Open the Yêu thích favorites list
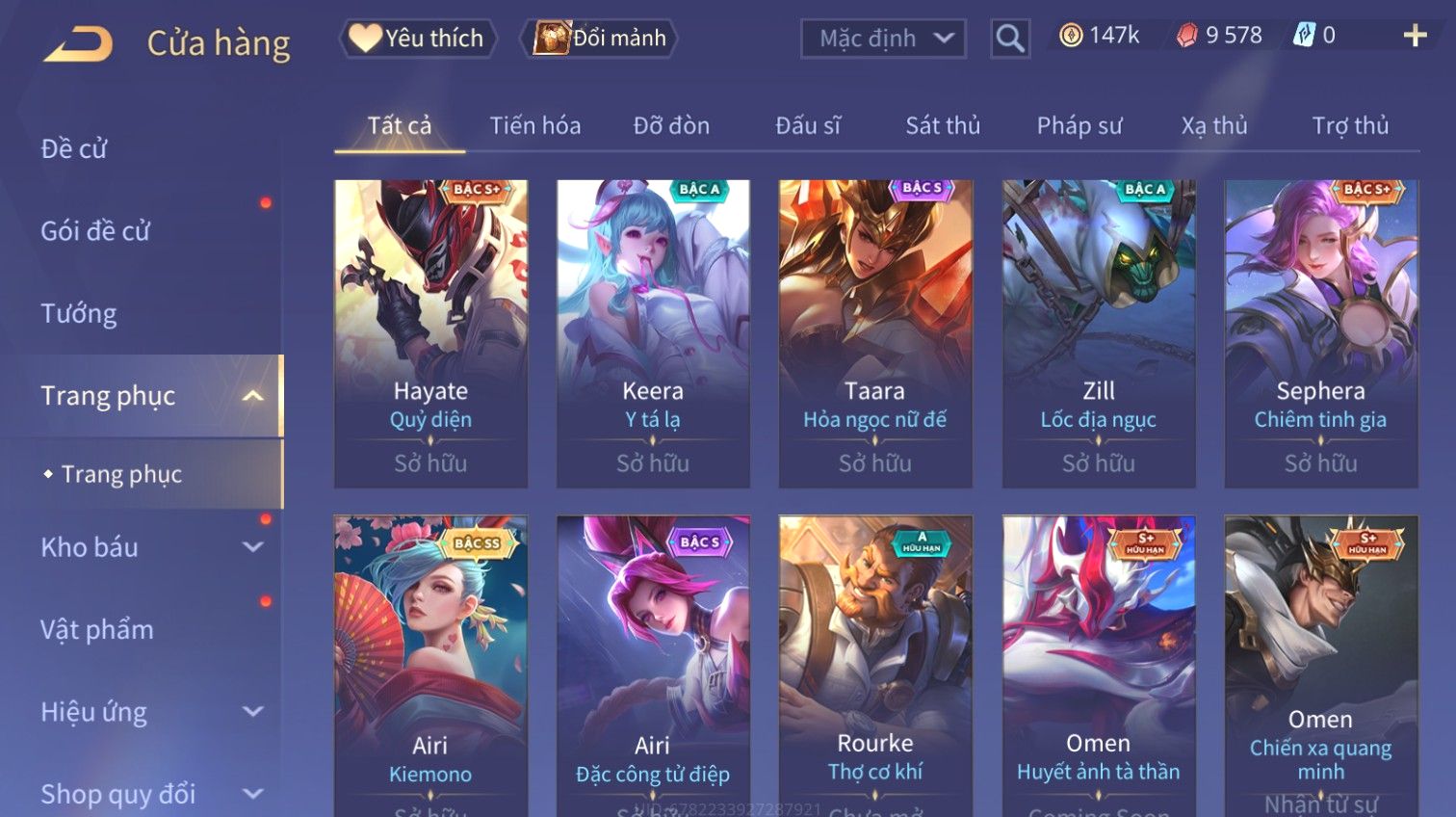1456x817 pixels. pos(418,39)
